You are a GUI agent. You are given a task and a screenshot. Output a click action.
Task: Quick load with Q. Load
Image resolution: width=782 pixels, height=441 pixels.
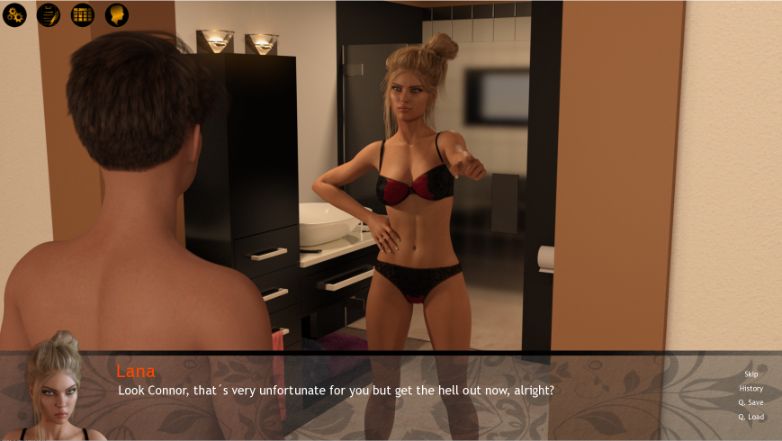pos(751,416)
